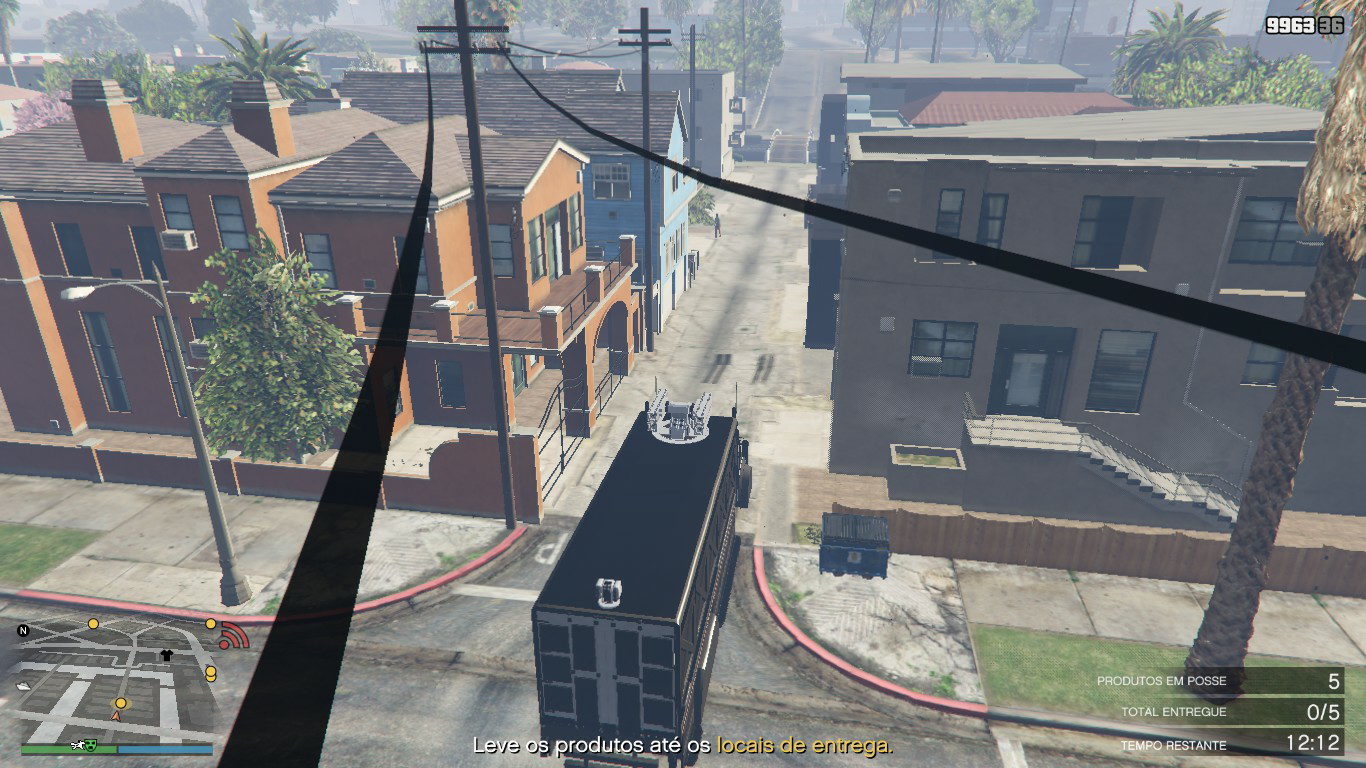Image resolution: width=1366 pixels, height=768 pixels.
Task: Click the Produtos em Posse tracker row
Action: pyautogui.click(x=1218, y=681)
